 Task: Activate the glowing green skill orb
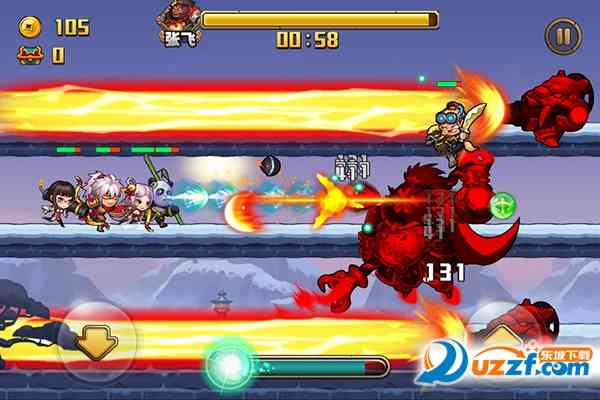pyautogui.click(x=230, y=365)
